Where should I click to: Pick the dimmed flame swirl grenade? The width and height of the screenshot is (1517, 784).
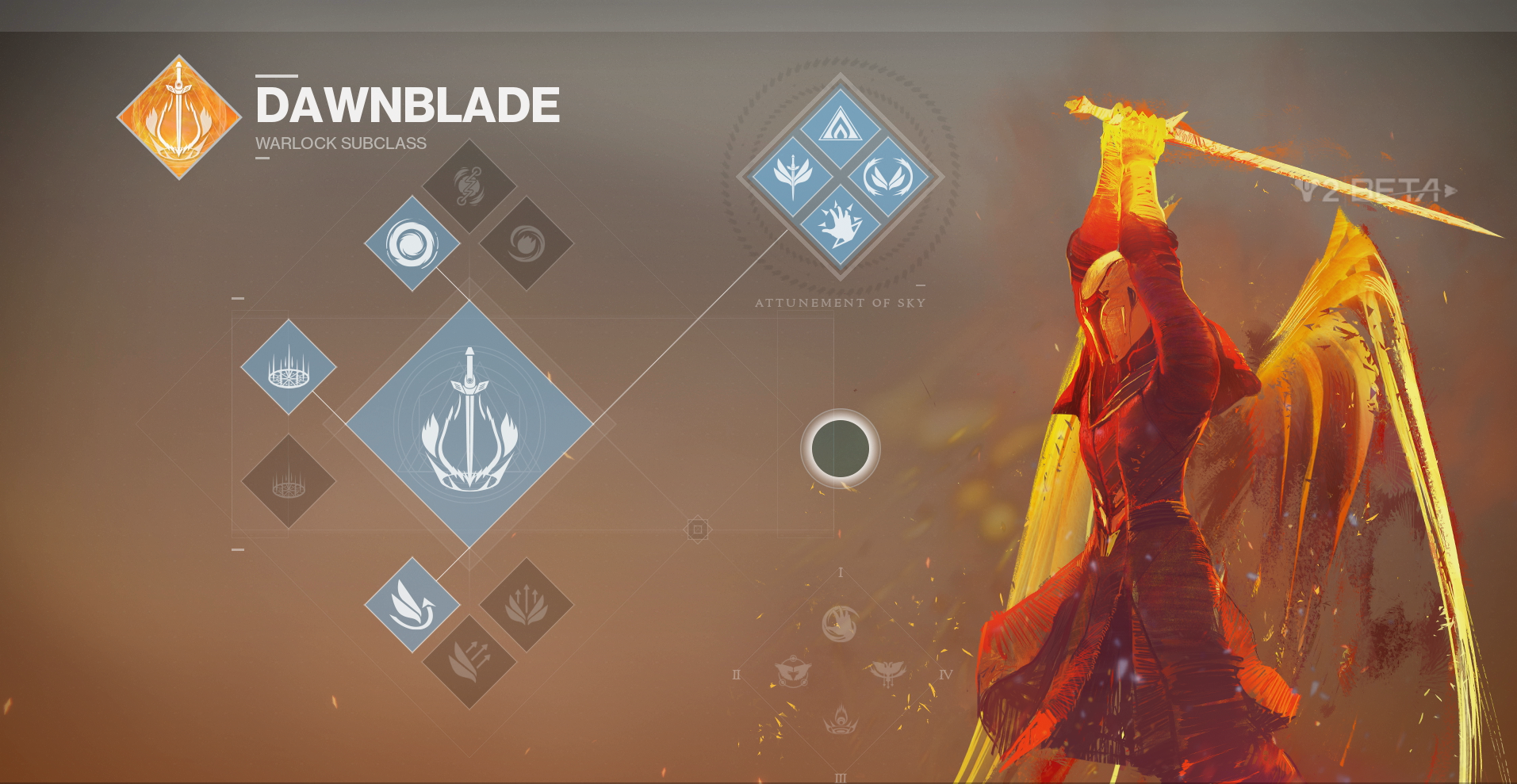click(526, 243)
